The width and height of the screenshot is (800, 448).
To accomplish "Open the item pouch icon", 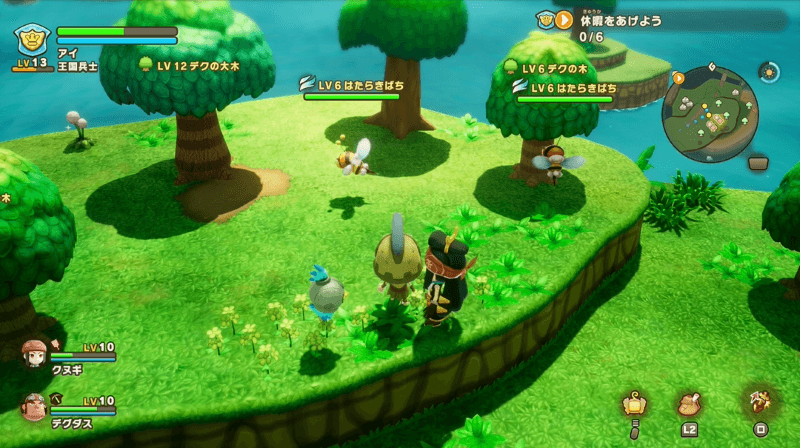I will pyautogui.click(x=688, y=404).
